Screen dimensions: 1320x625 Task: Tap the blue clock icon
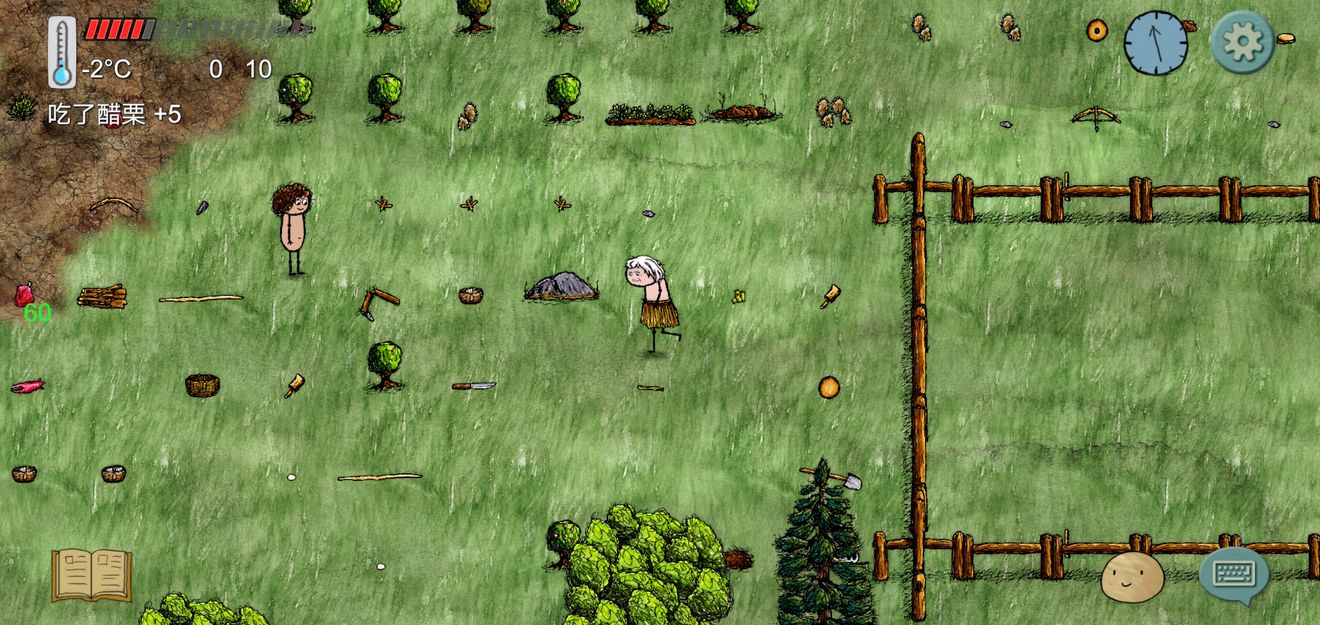coord(1156,43)
